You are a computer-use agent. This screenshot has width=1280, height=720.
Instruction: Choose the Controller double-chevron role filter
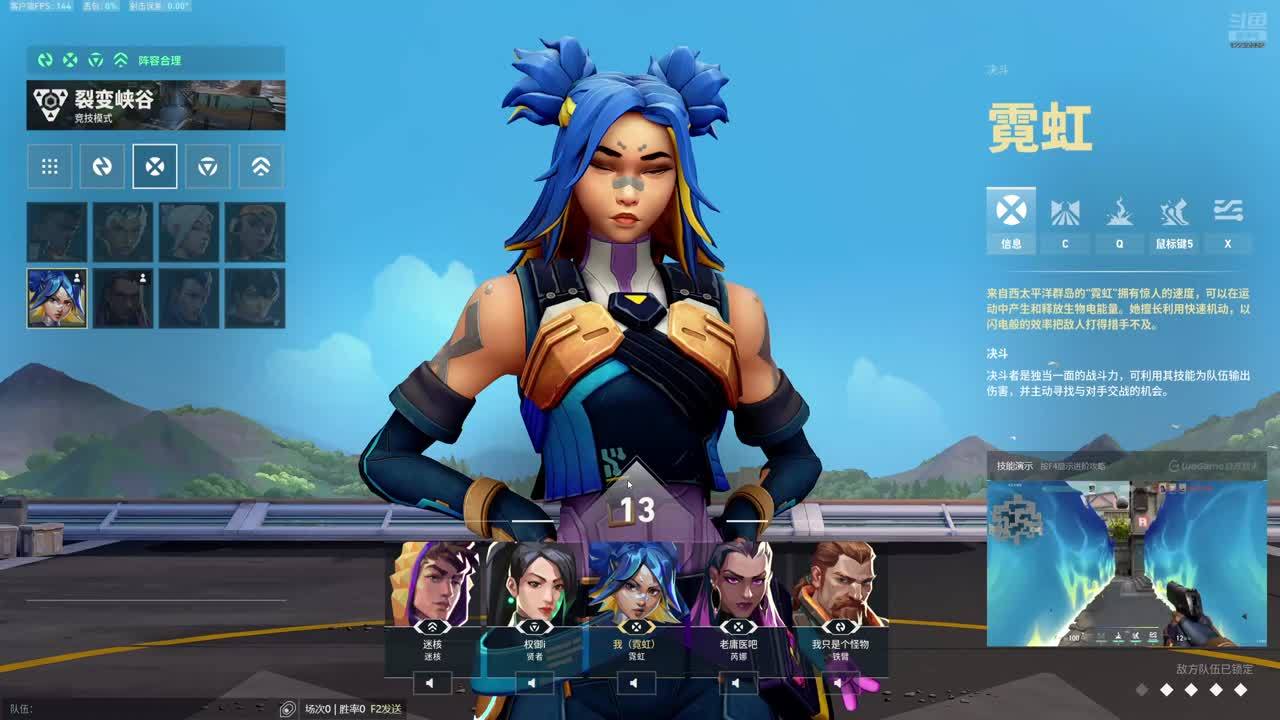[261, 167]
